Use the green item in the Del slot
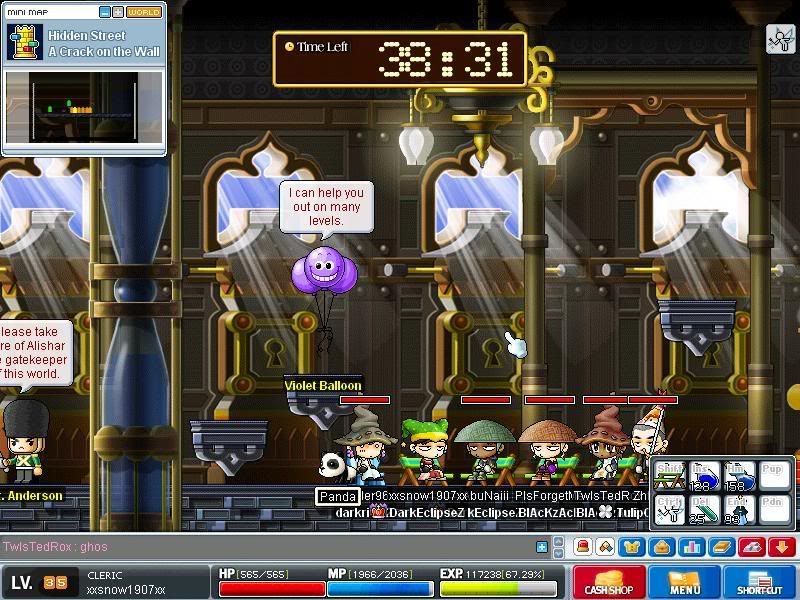800x600 pixels. coord(706,510)
